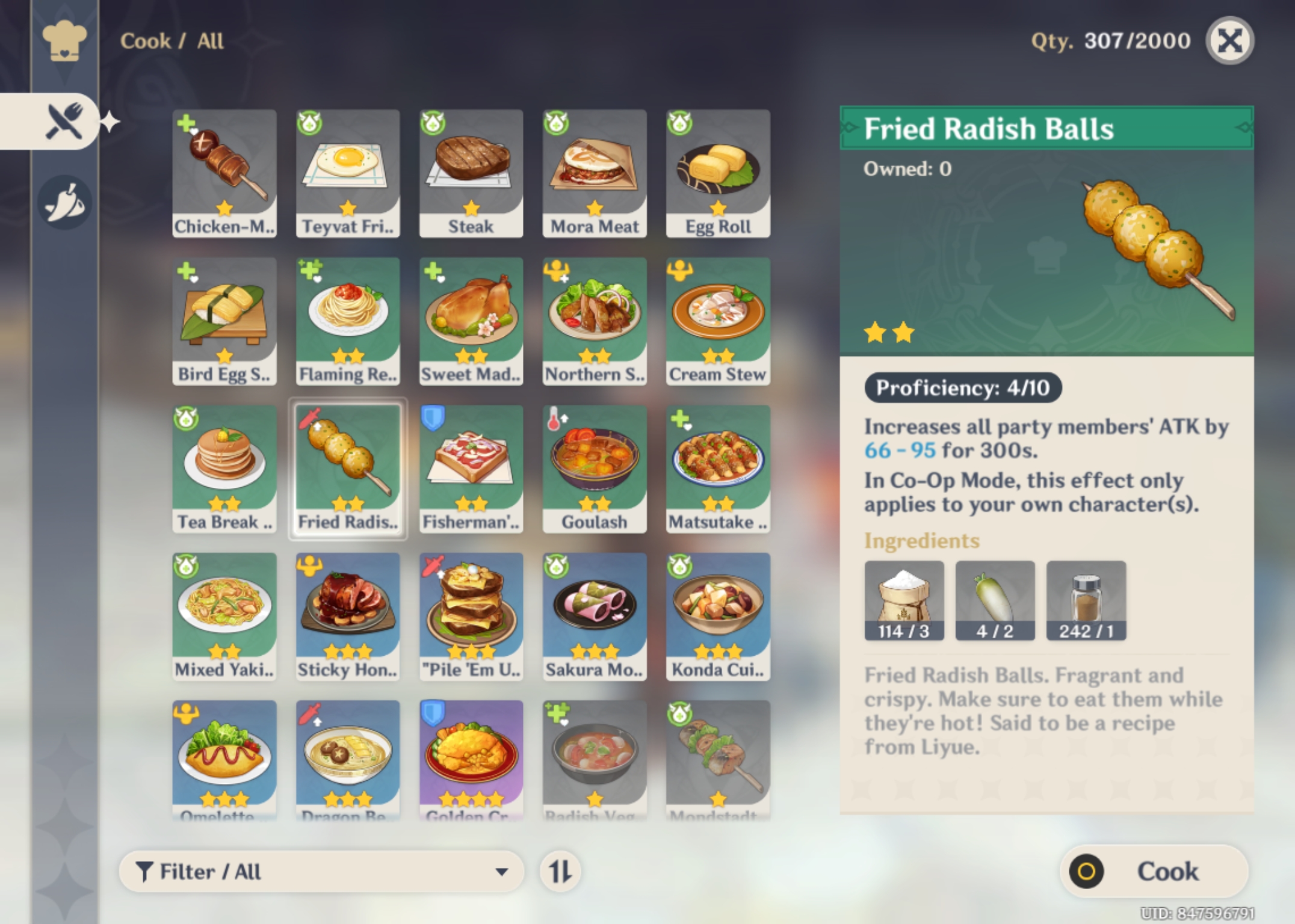Close the cooking menu with the X

point(1229,41)
